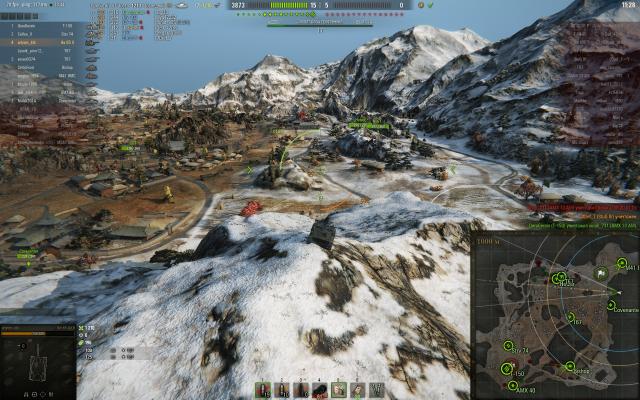Use the consumable in slot 6
The image size is (640, 400).
[358, 389]
